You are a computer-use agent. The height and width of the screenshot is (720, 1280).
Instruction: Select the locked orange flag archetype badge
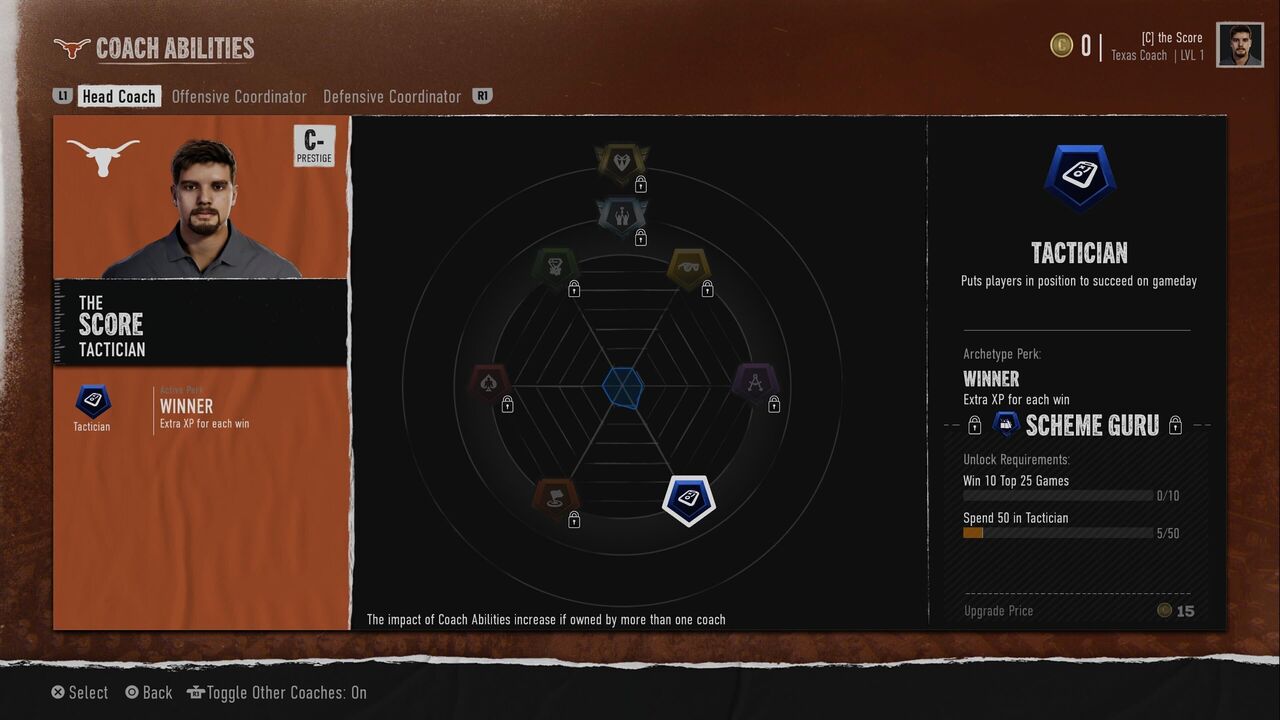[556, 498]
